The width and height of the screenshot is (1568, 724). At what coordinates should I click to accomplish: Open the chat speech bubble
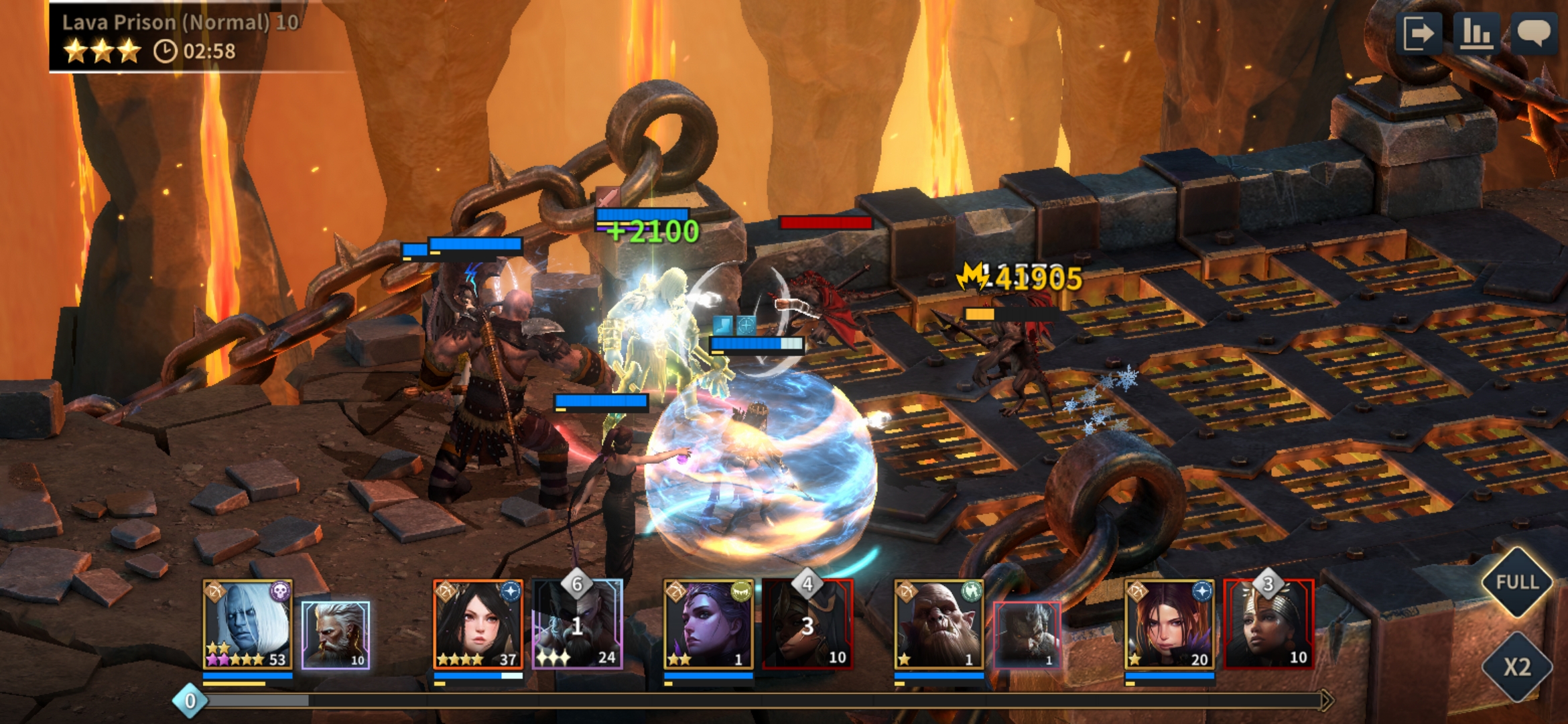pyautogui.click(x=1533, y=33)
